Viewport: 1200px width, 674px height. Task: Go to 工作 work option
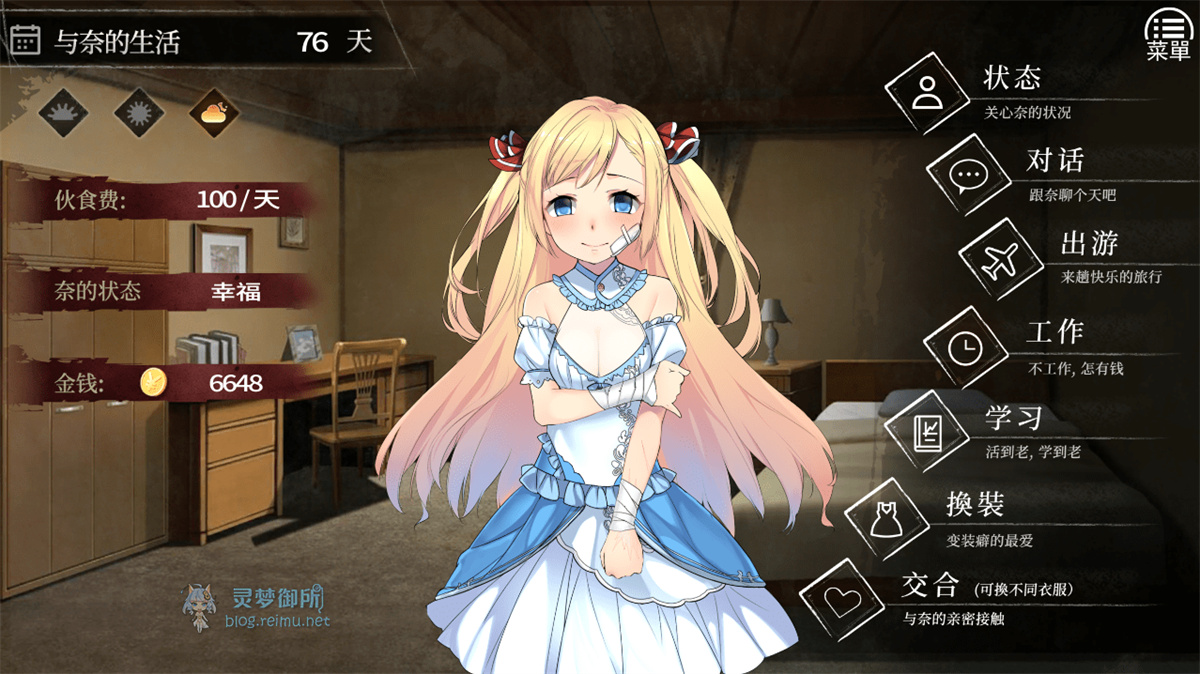pos(965,347)
